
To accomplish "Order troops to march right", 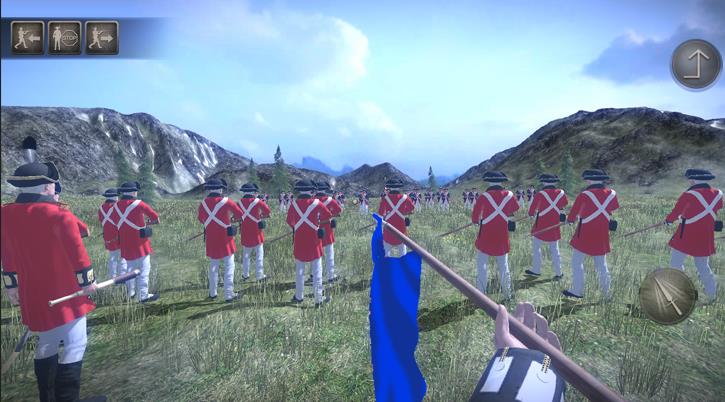I will (101, 38).
